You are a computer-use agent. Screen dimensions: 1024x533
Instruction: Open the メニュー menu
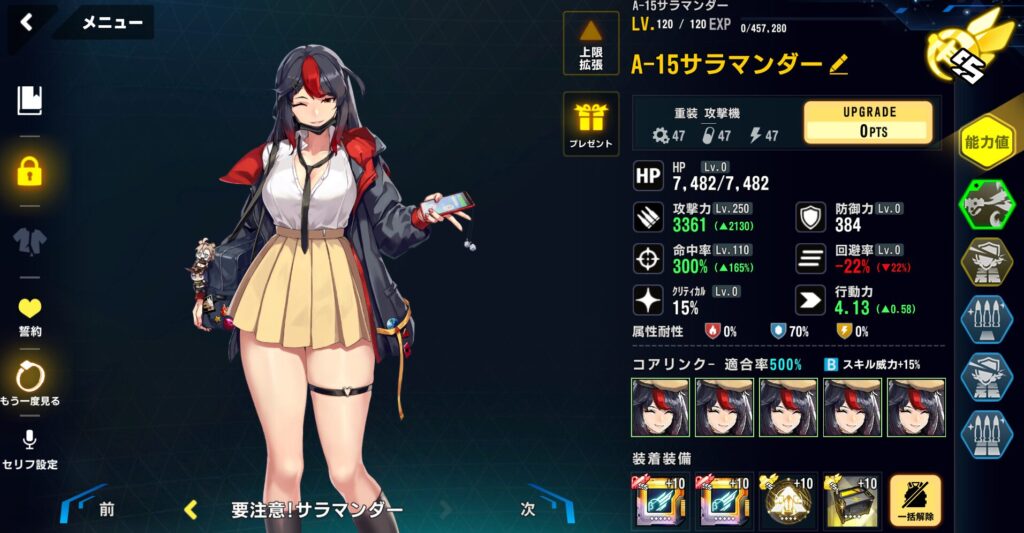(110, 22)
